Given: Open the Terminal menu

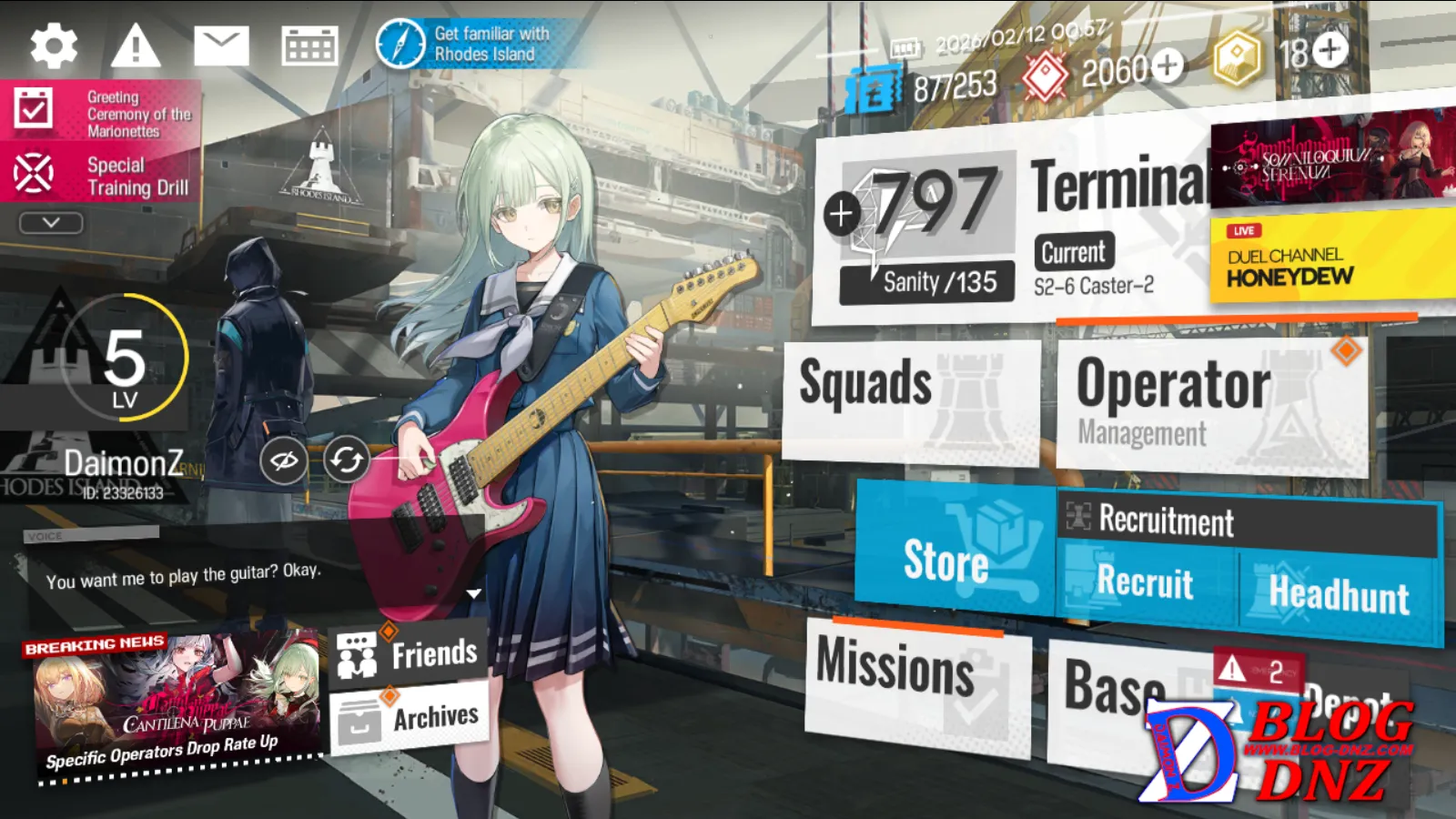Looking at the screenshot, I should coord(1119,187).
